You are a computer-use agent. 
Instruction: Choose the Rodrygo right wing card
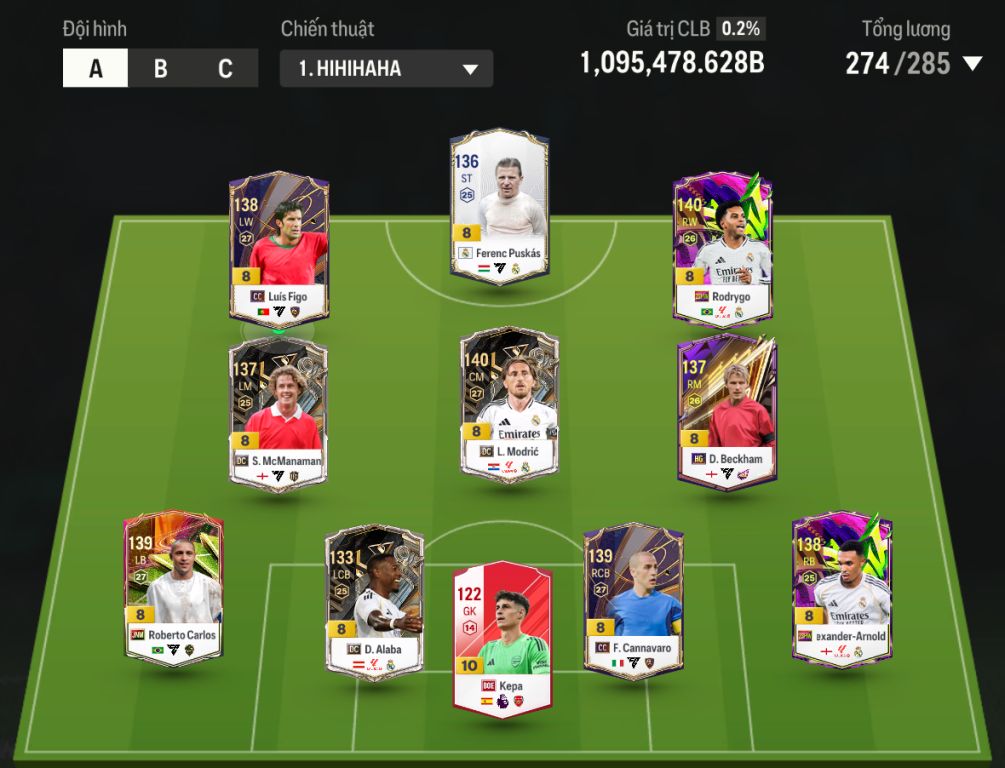(723, 248)
